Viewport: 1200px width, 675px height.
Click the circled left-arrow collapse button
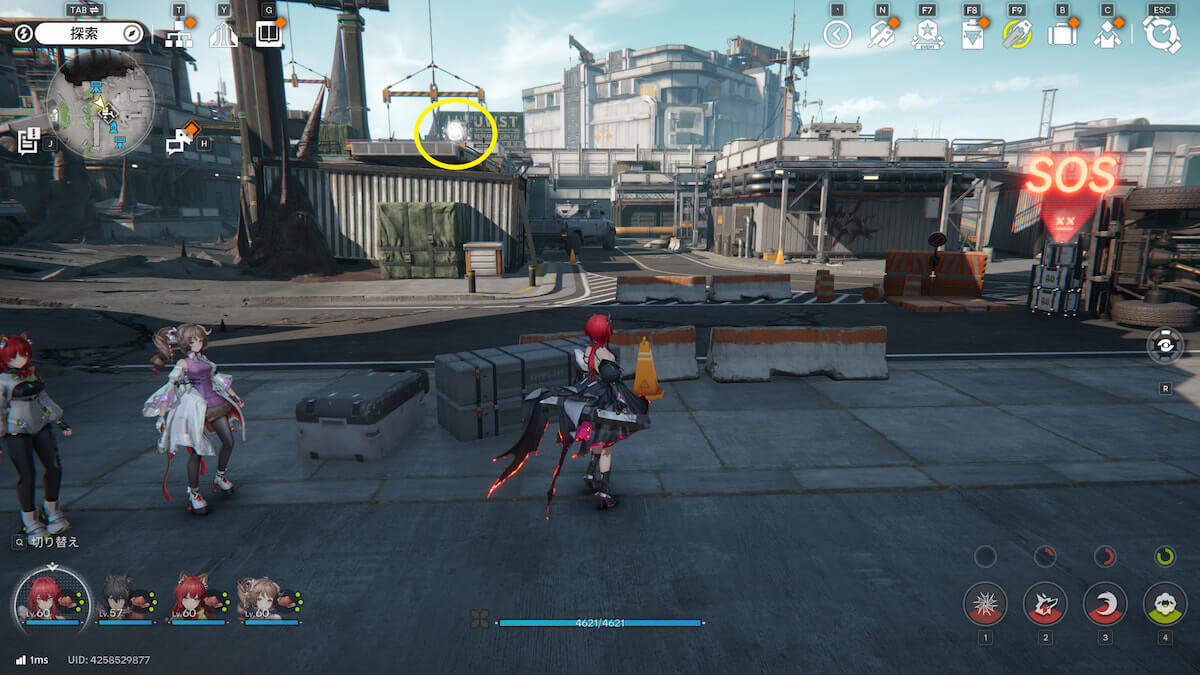pyautogui.click(x=837, y=35)
